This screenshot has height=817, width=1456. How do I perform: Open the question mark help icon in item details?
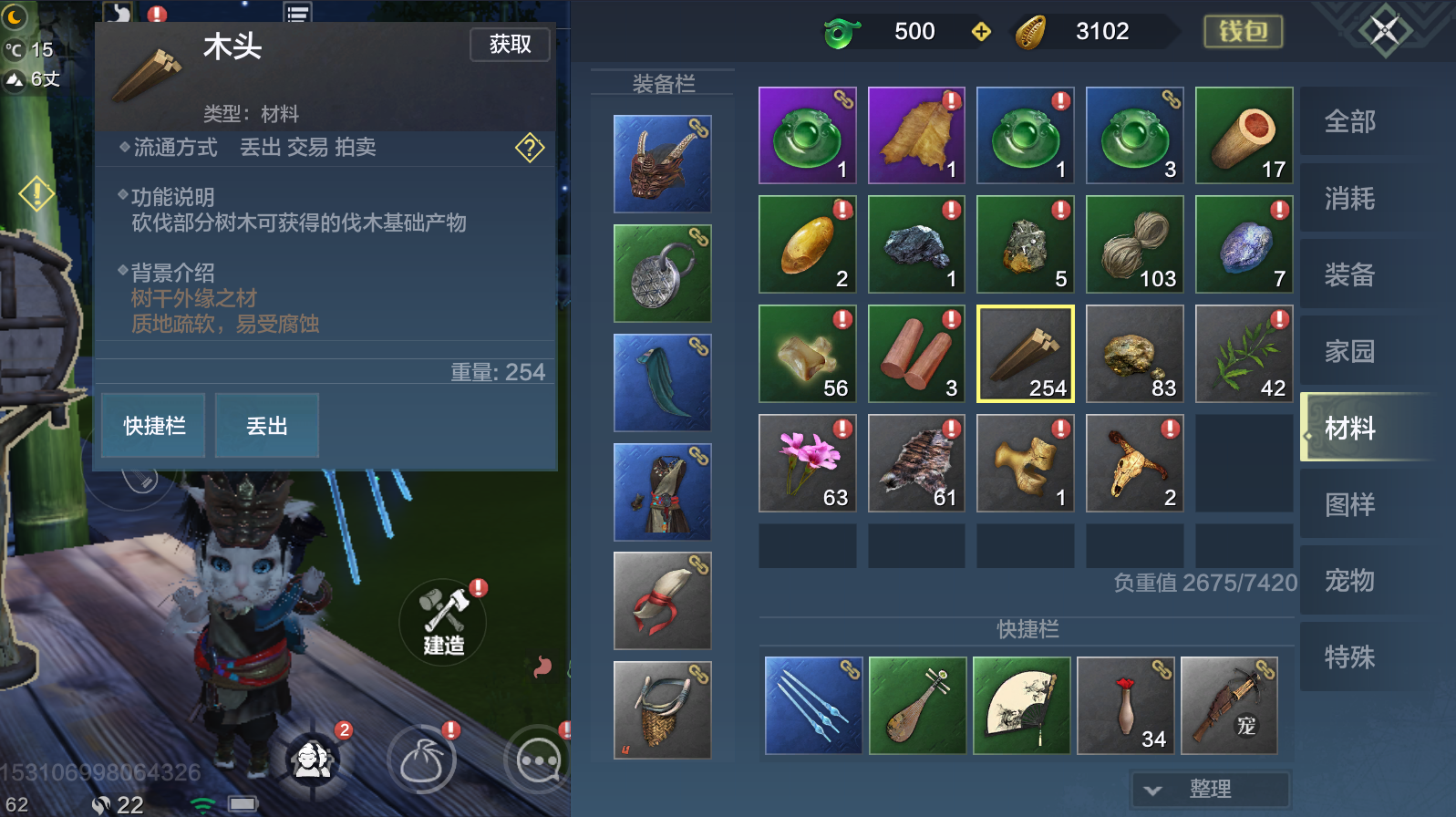point(529,149)
